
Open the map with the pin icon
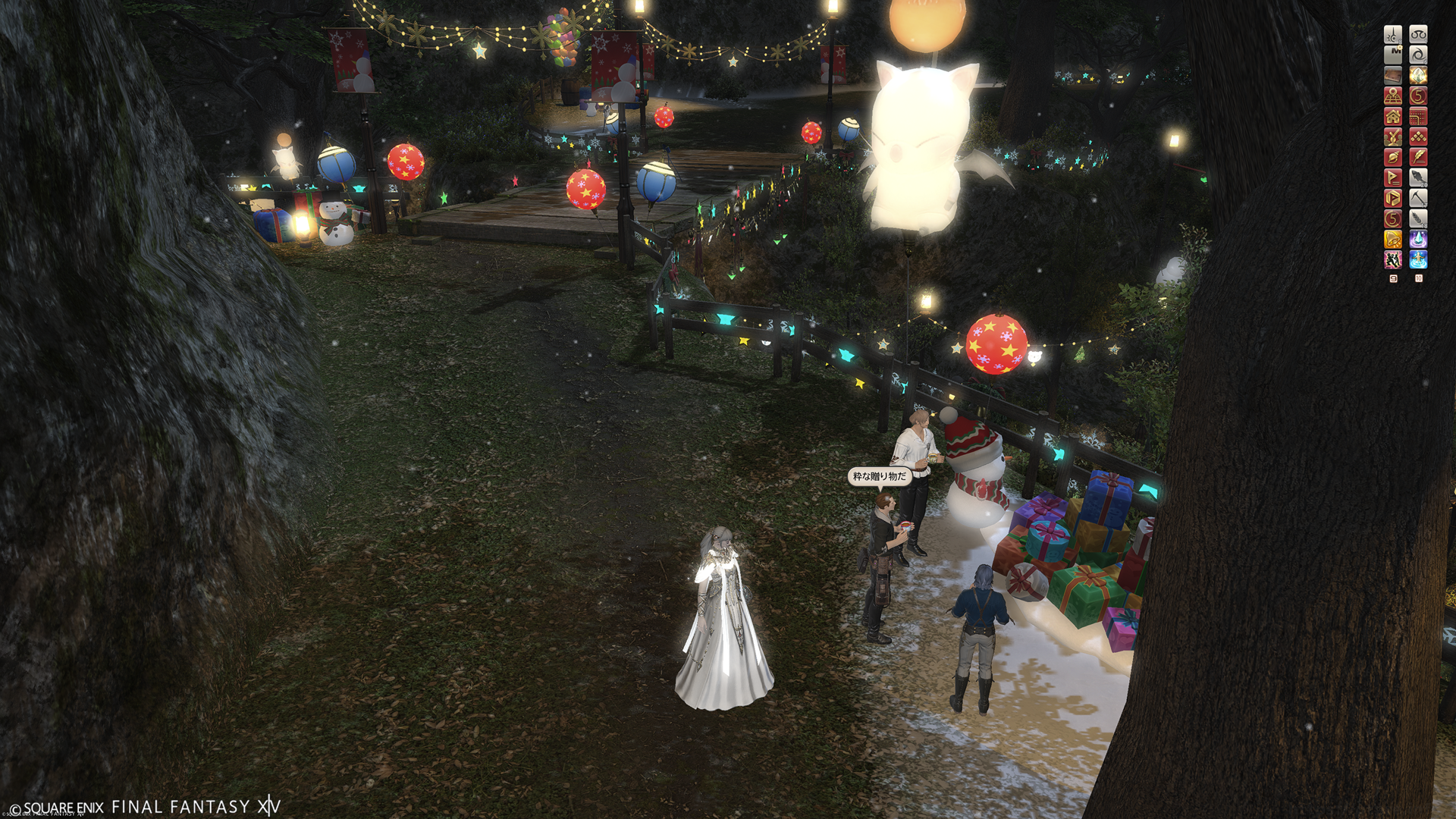(1393, 96)
